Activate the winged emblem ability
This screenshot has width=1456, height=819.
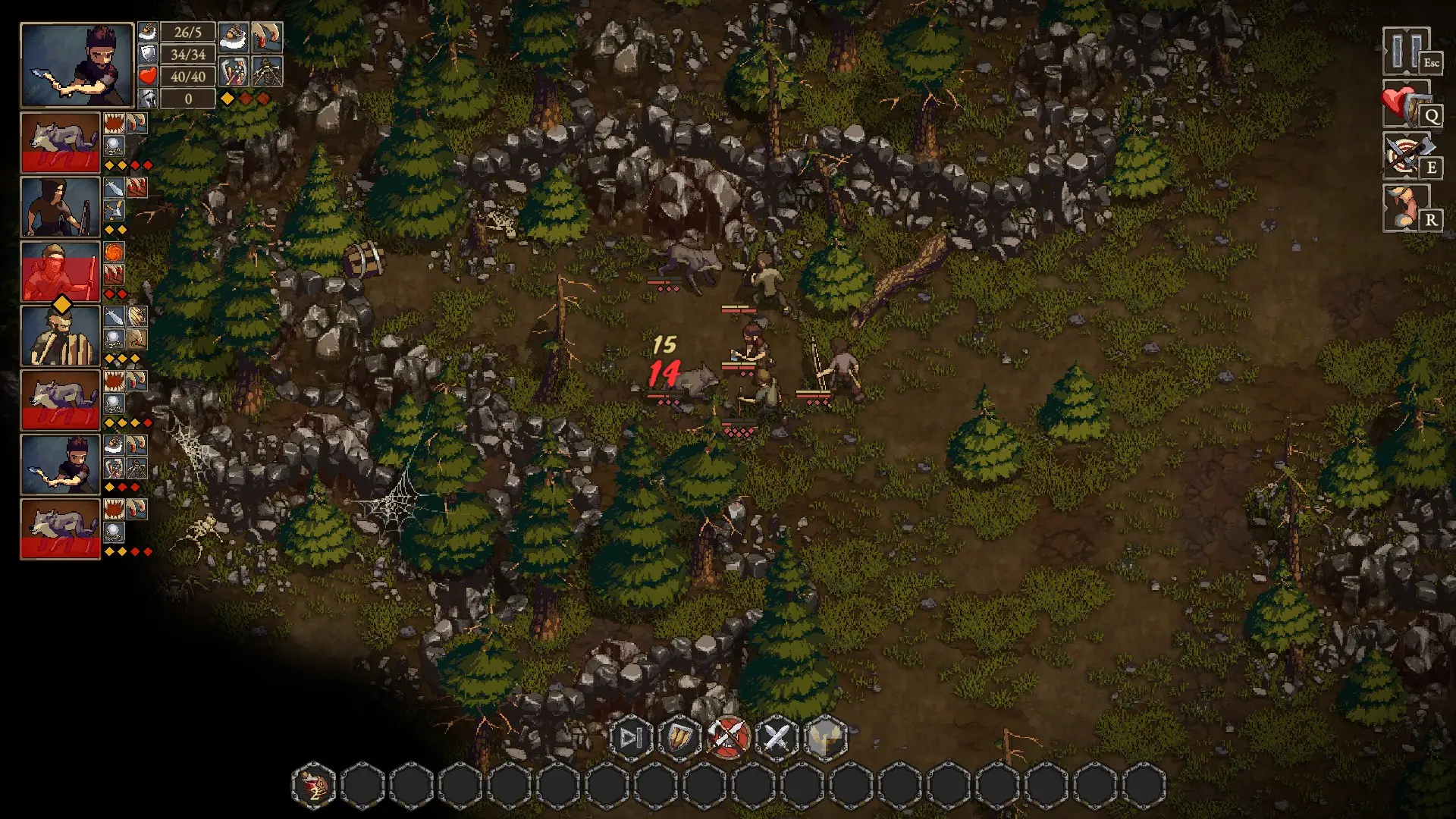point(825,737)
